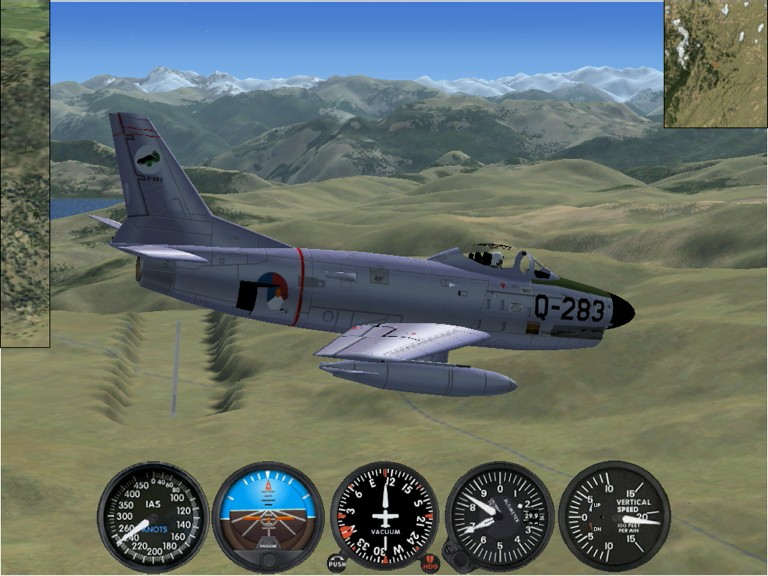Click the PUSH knob on the heading gauge
The height and width of the screenshot is (576, 768).
[x=337, y=563]
